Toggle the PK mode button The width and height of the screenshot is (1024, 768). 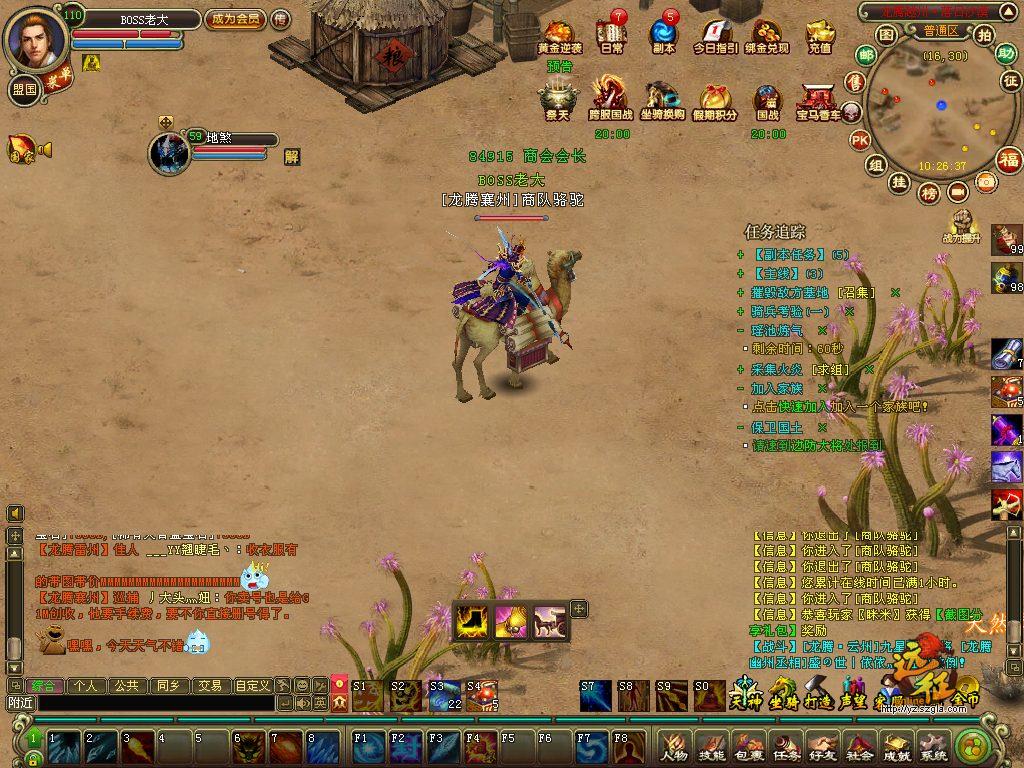[x=859, y=140]
